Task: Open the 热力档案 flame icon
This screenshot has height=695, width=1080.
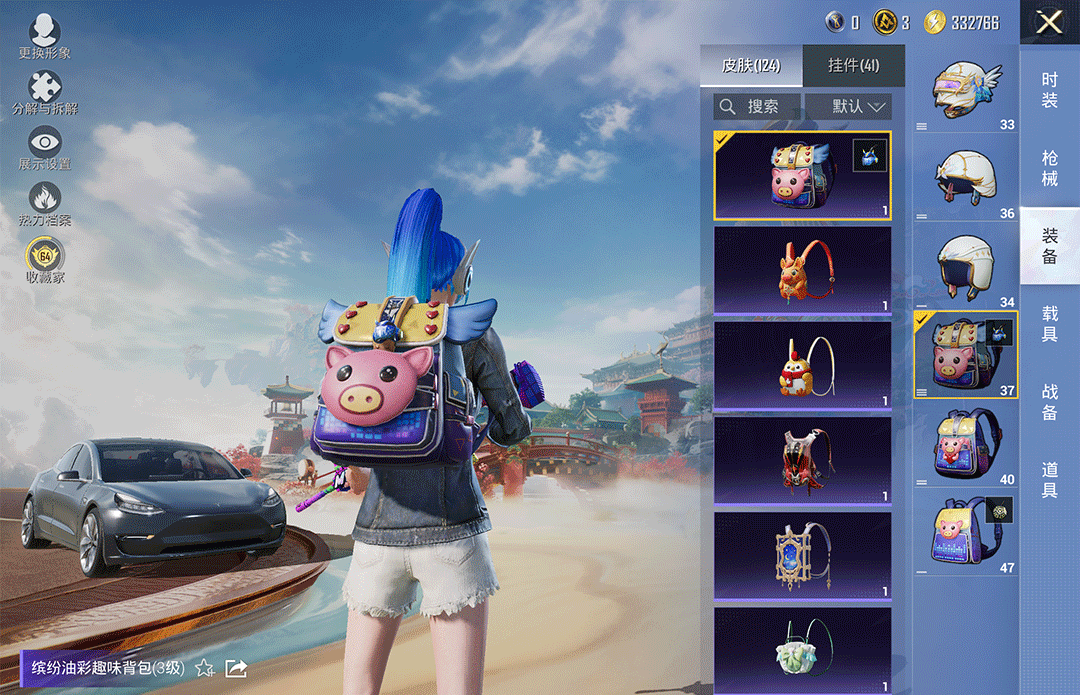Action: (x=45, y=203)
